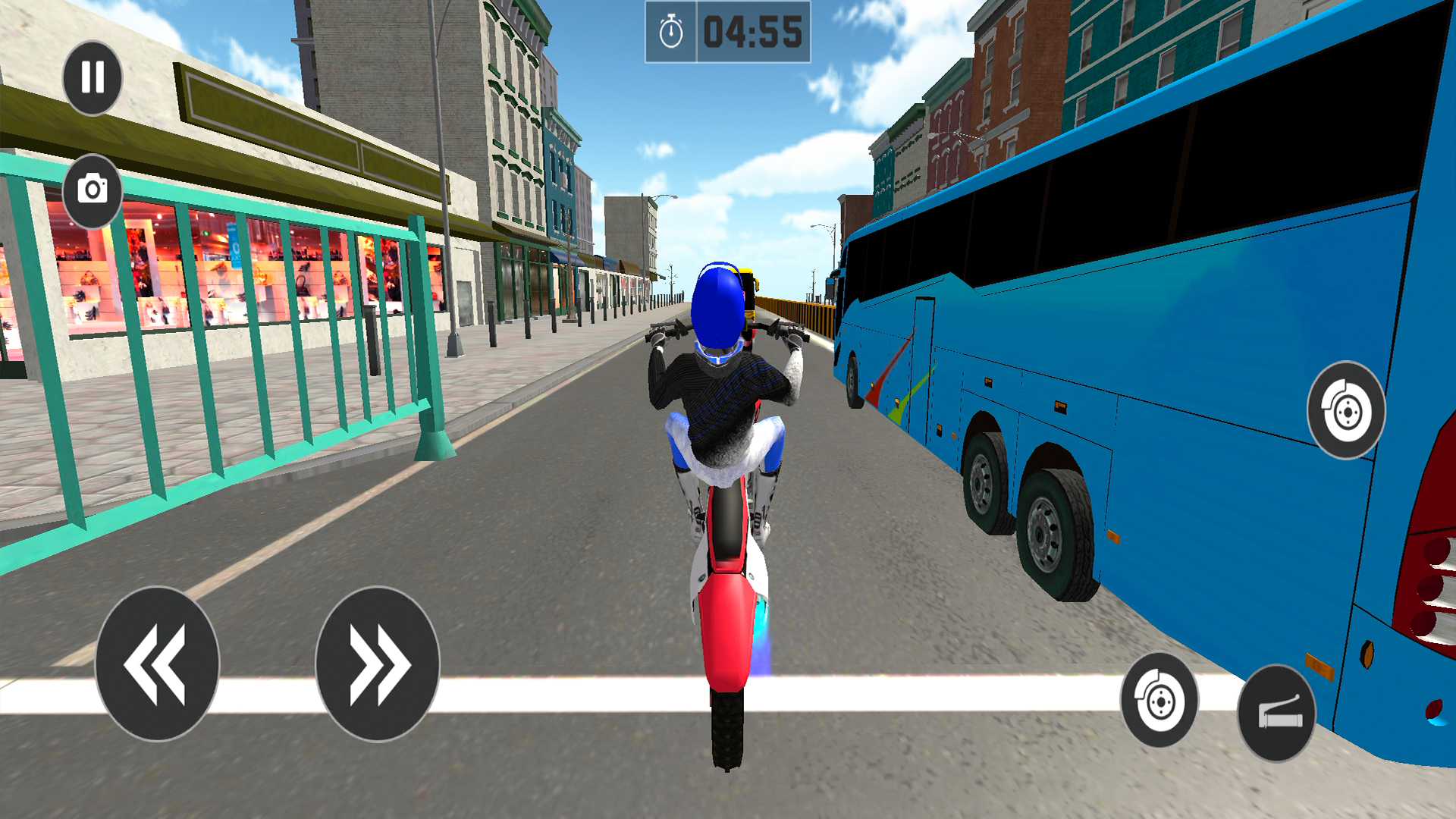Accelerate using the bottom-right lever button

[x=1276, y=713]
